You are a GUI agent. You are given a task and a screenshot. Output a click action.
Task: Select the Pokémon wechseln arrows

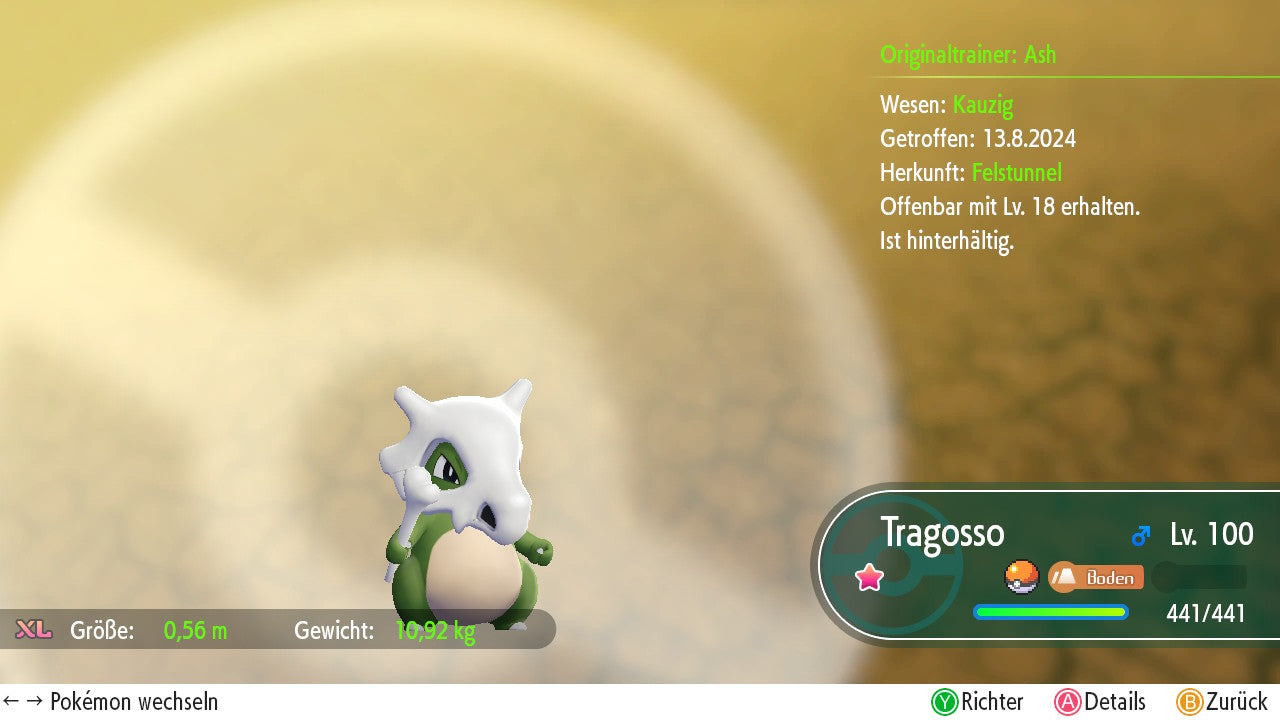pos(24,702)
